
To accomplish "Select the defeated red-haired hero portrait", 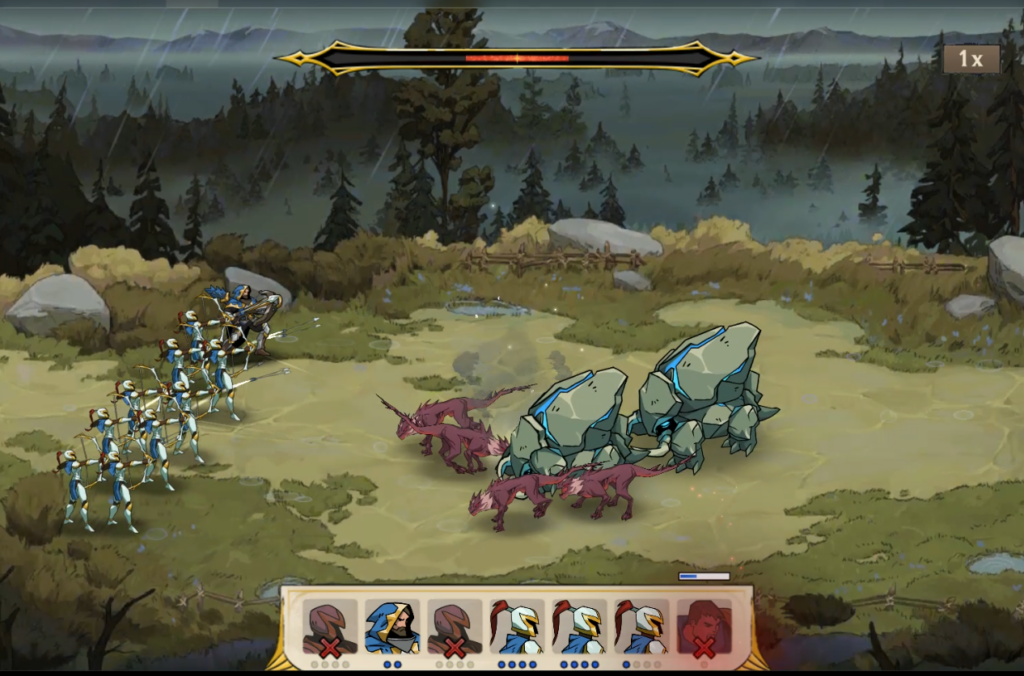I will pyautogui.click(x=704, y=627).
